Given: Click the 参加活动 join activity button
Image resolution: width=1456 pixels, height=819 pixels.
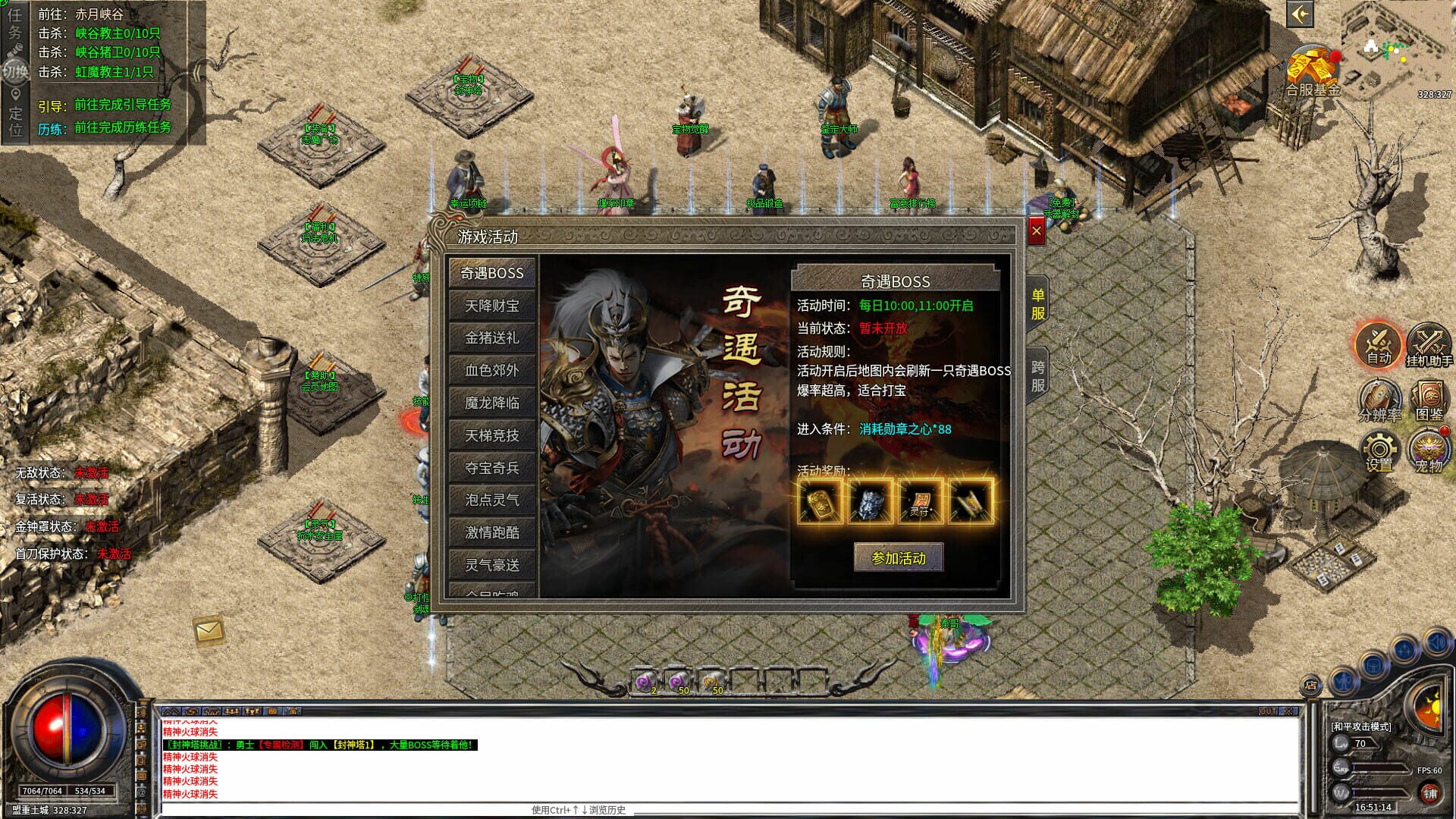Looking at the screenshot, I should click(x=898, y=557).
